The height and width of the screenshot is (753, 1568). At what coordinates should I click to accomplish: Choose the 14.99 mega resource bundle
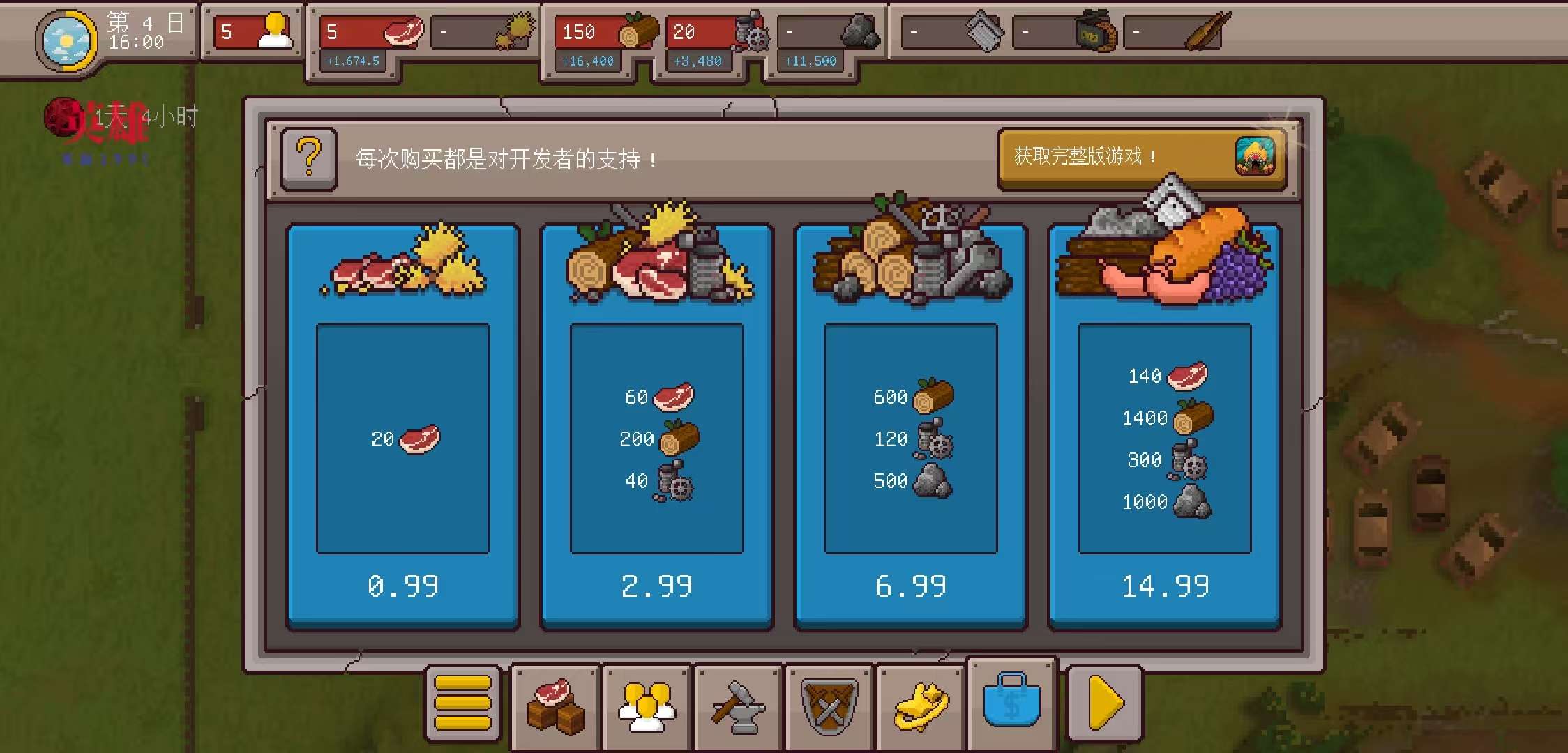click(1164, 427)
